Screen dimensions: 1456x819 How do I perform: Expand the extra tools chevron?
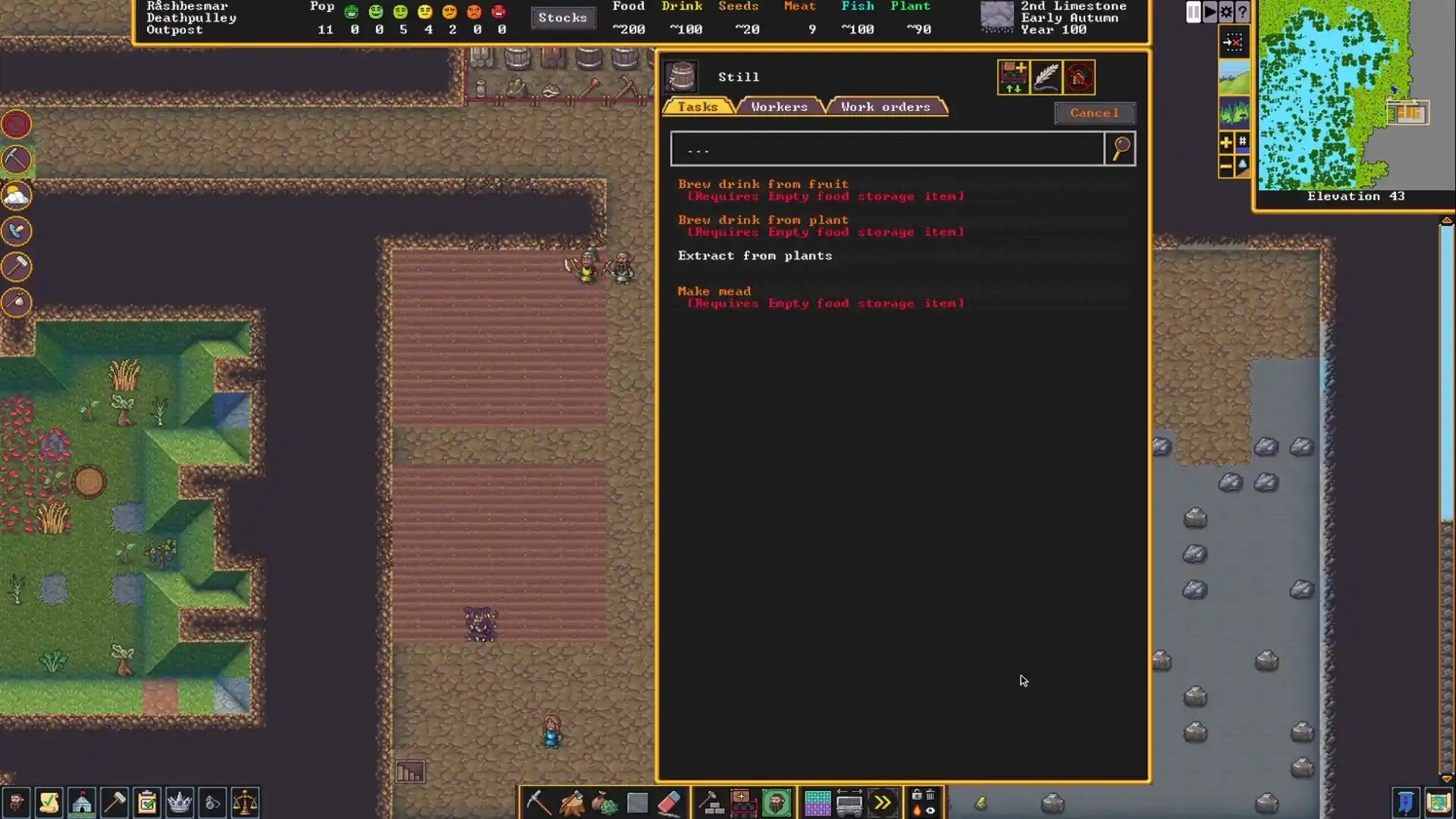pos(883,802)
